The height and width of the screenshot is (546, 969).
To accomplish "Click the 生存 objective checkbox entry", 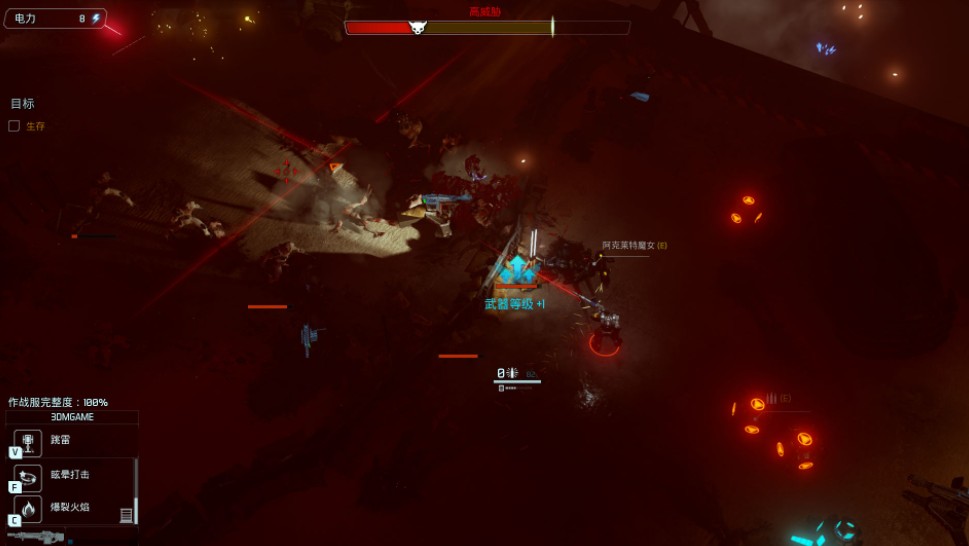I will [x=14, y=126].
